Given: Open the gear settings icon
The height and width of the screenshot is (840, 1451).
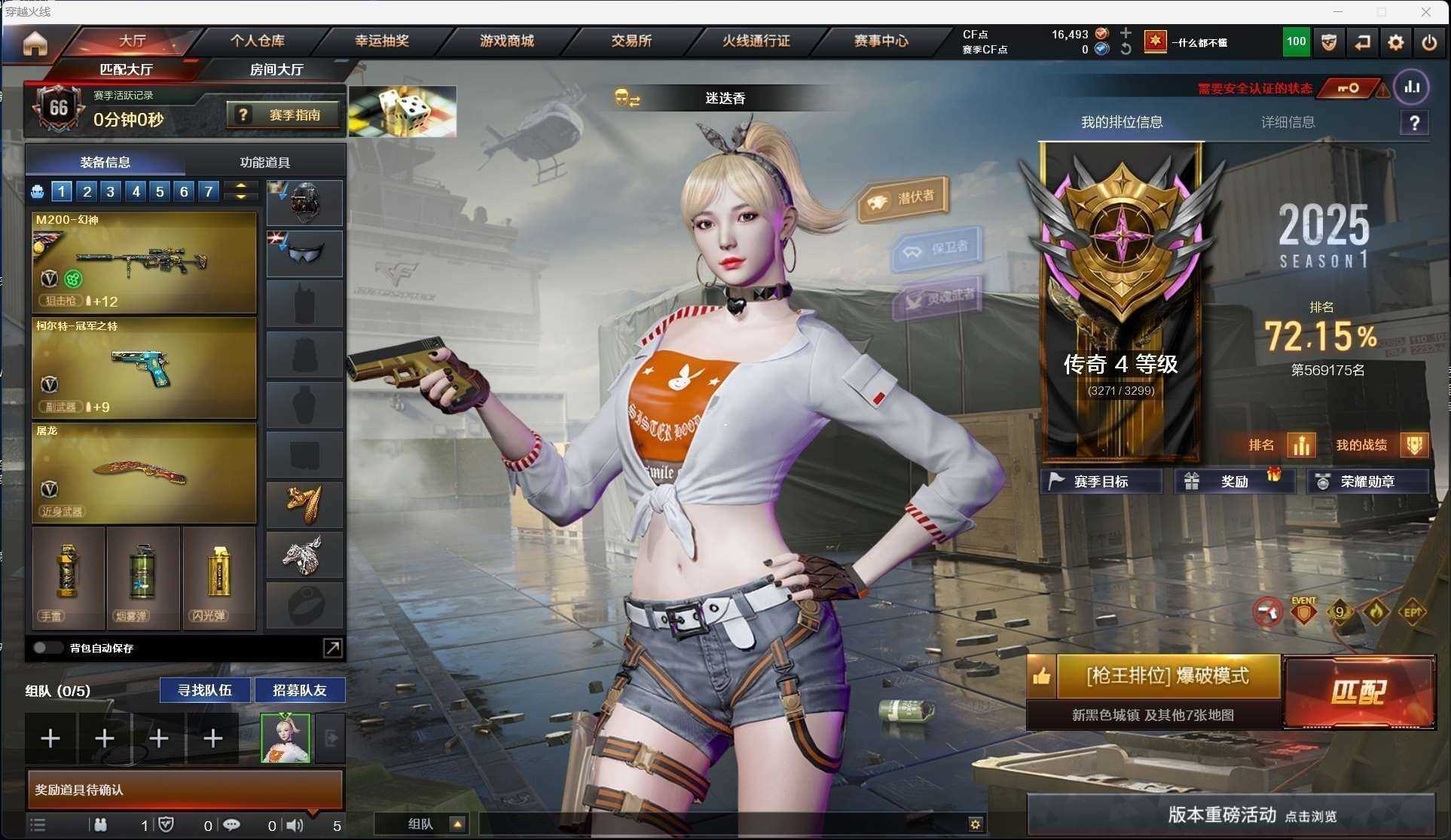Looking at the screenshot, I should click(1395, 42).
